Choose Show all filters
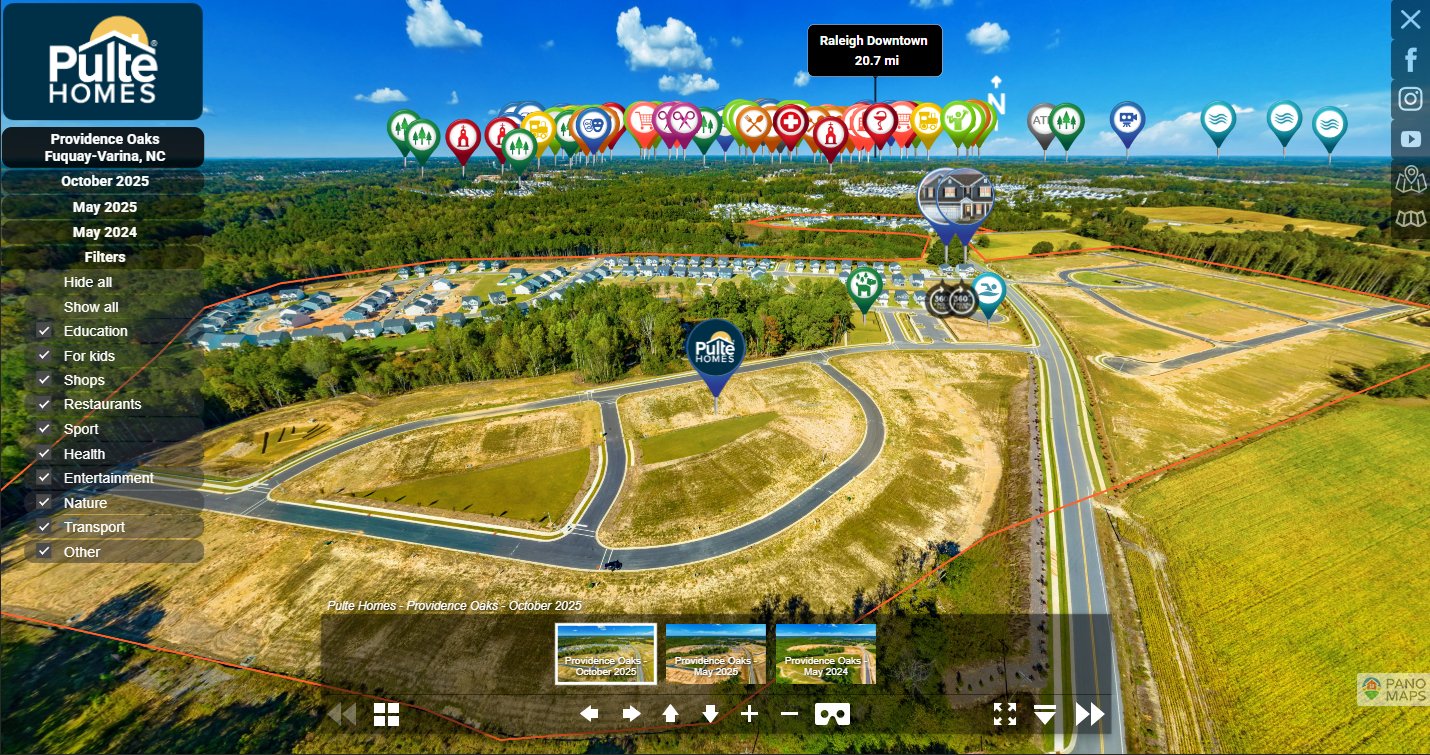The image size is (1430, 755). (x=91, y=307)
